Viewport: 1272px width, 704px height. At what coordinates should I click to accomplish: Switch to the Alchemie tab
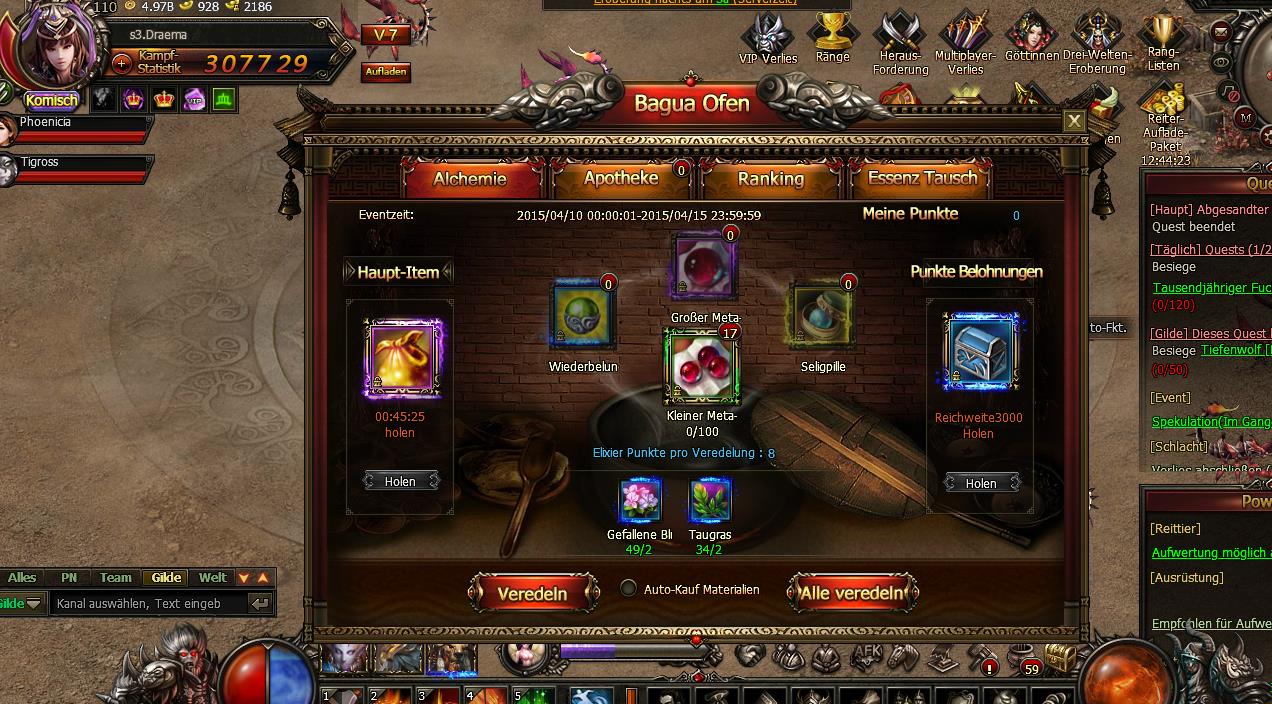[470, 179]
